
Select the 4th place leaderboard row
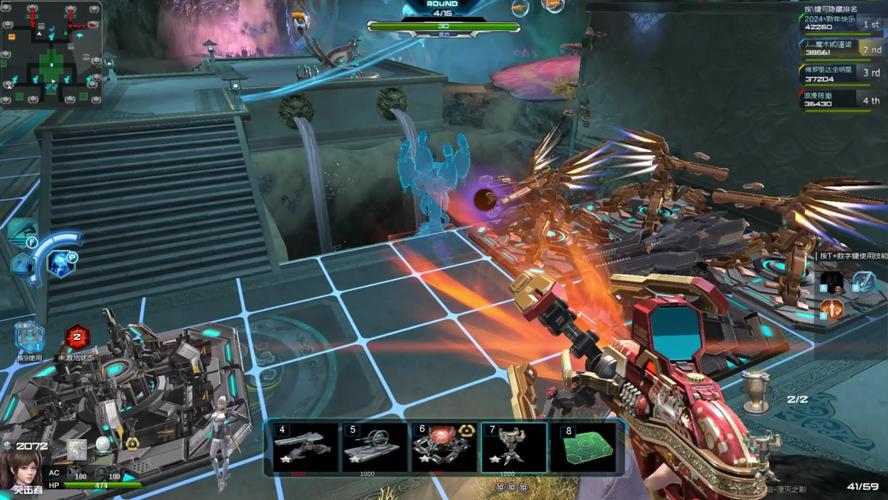tap(842, 99)
